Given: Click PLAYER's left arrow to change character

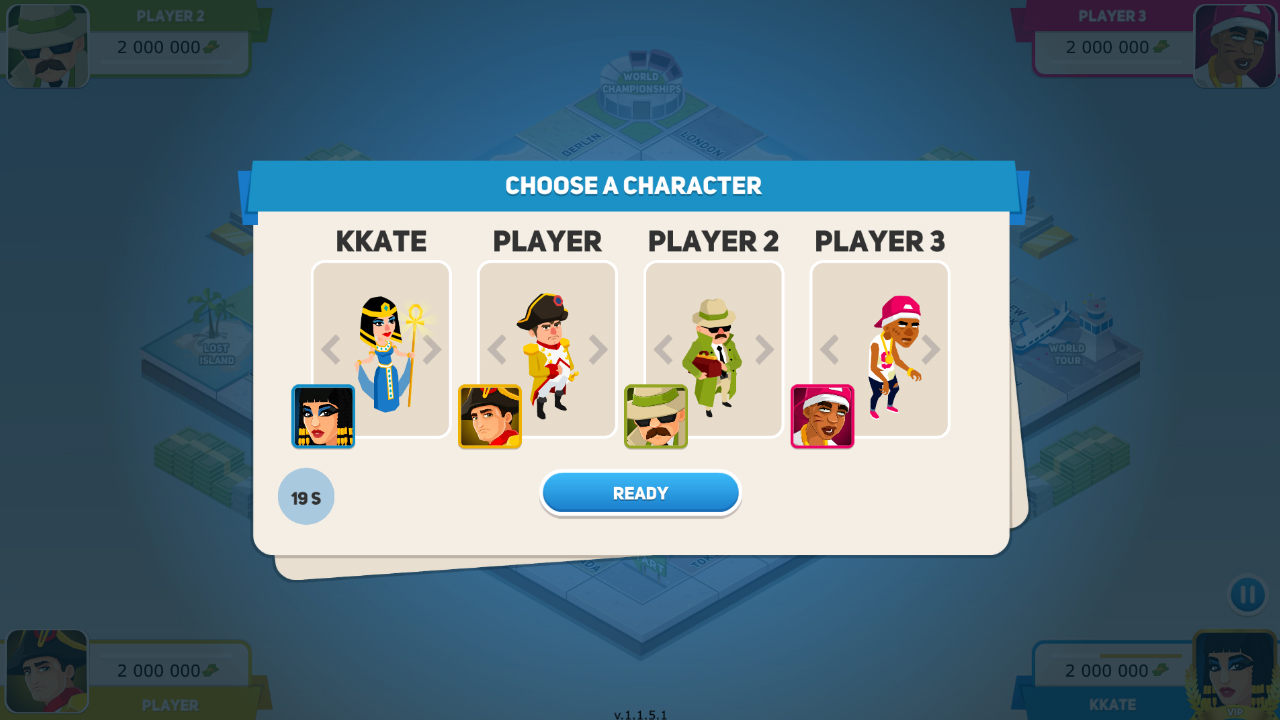Looking at the screenshot, I should (x=495, y=349).
